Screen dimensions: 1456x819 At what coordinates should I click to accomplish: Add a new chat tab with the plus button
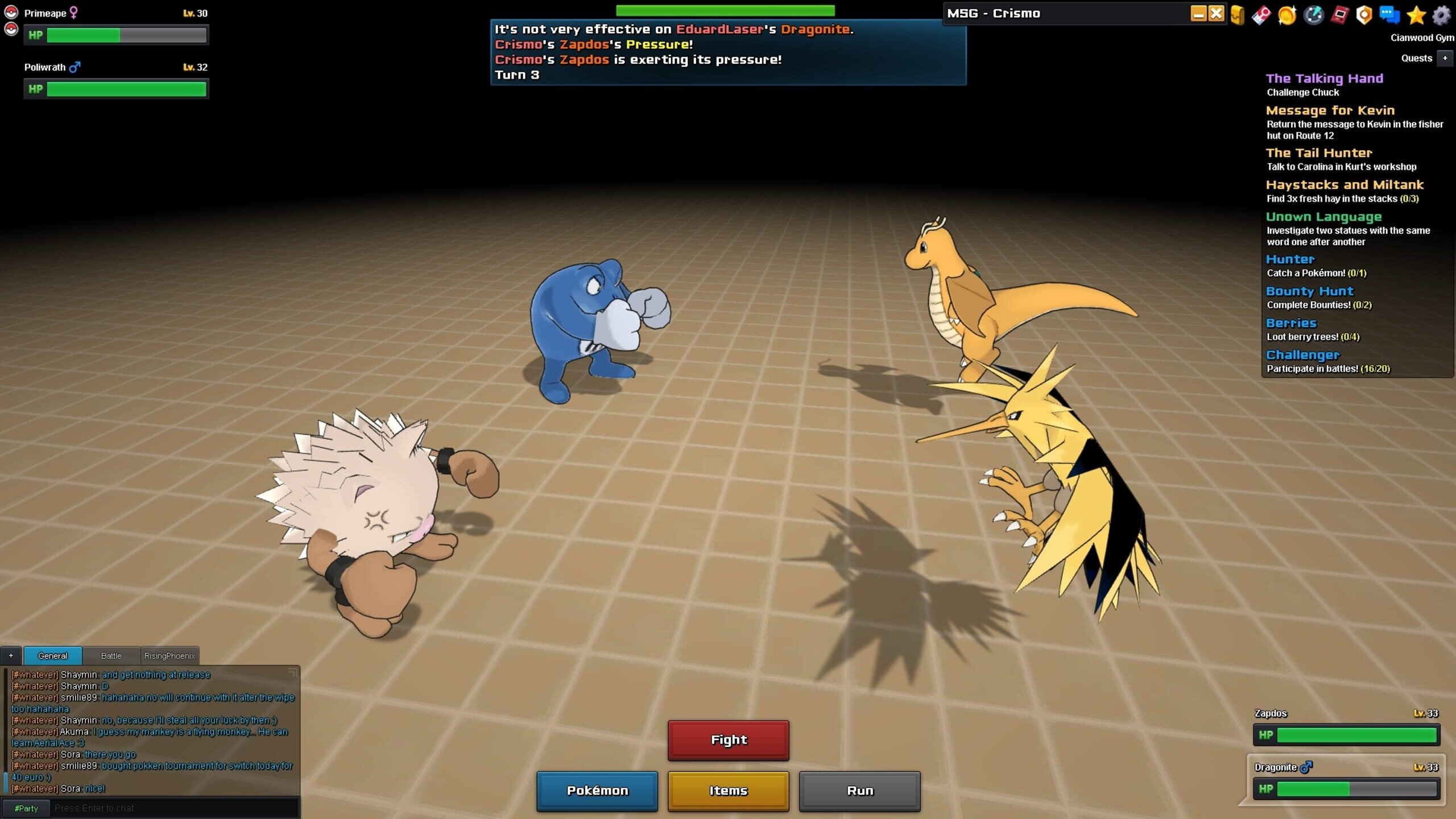[x=11, y=656]
